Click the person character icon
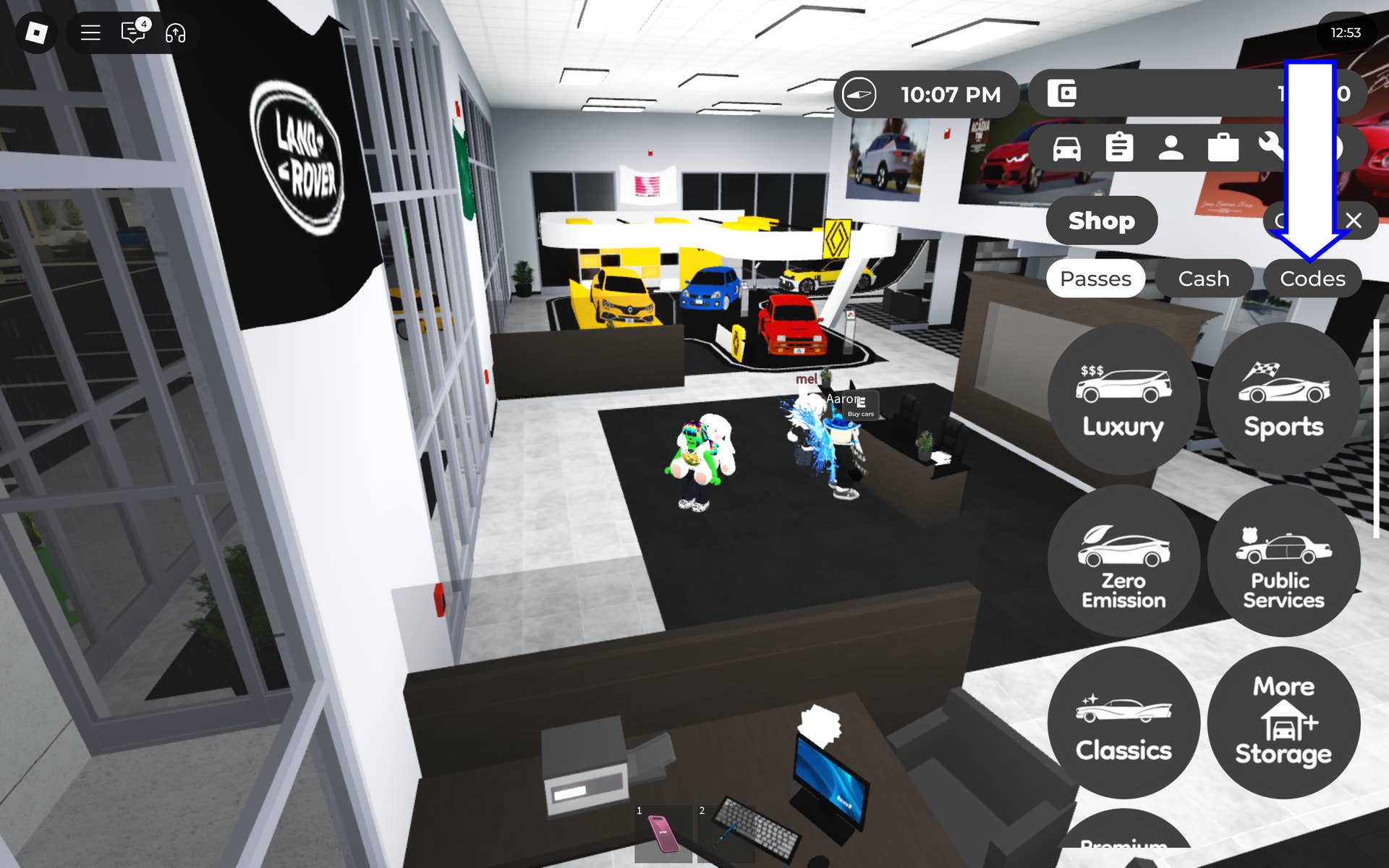The image size is (1389, 868). click(1171, 148)
